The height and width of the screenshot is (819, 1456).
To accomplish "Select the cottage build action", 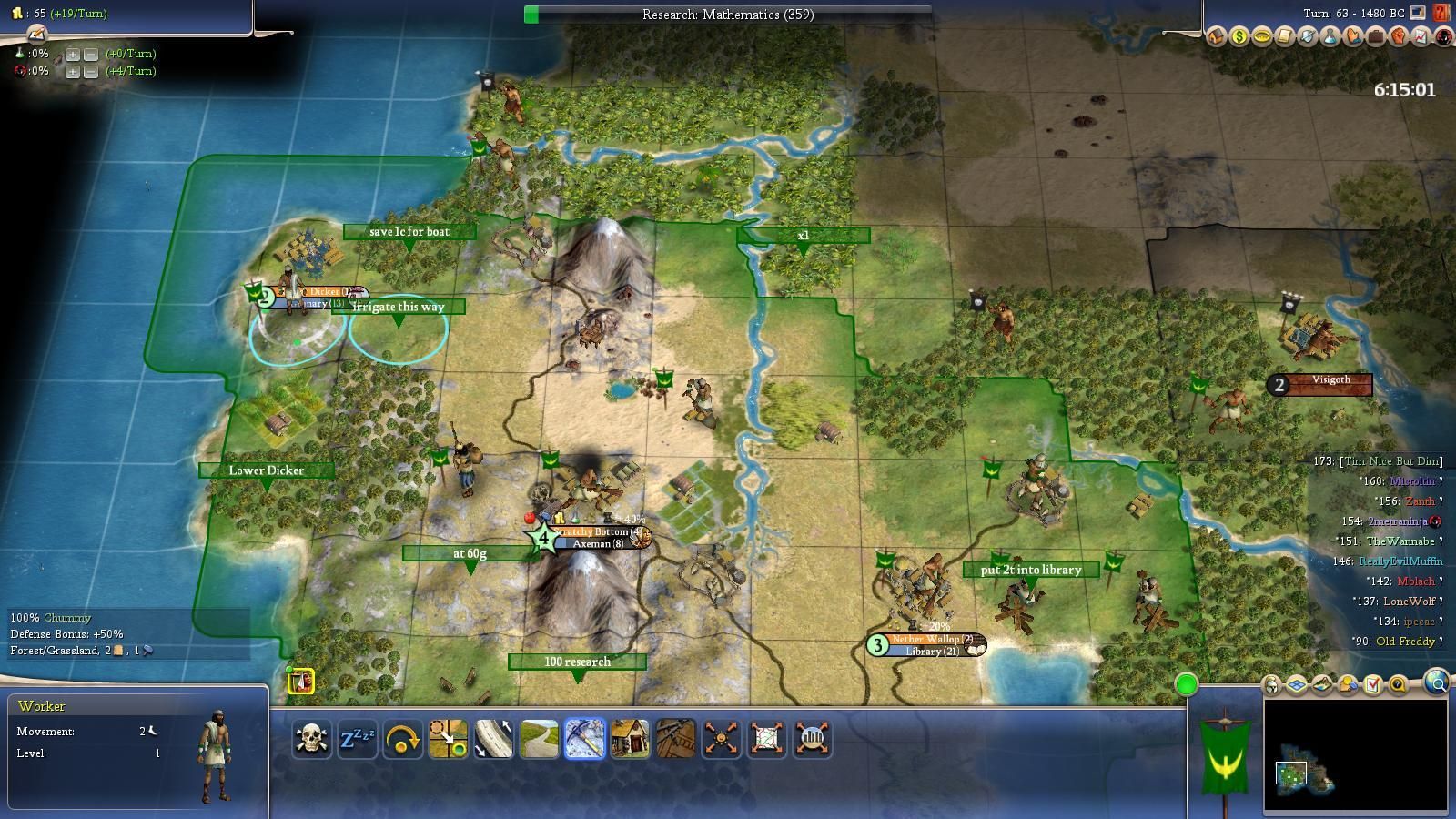I will [630, 739].
